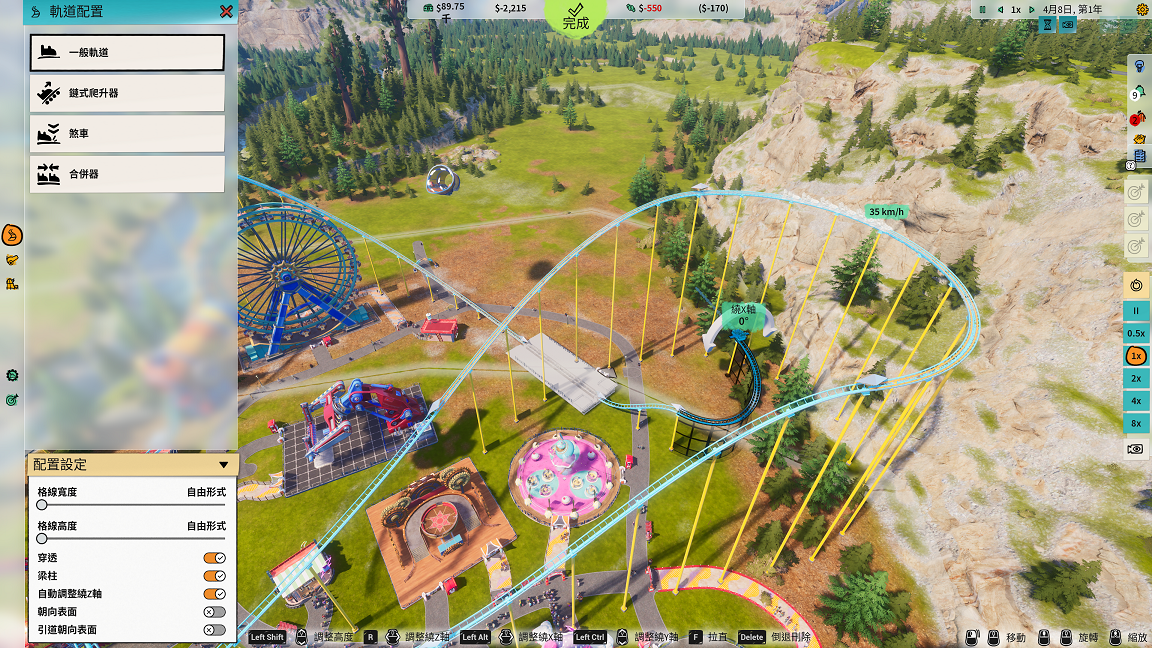The image size is (1152, 648).
Task: Pause the ride test simulation
Action: click(1136, 311)
